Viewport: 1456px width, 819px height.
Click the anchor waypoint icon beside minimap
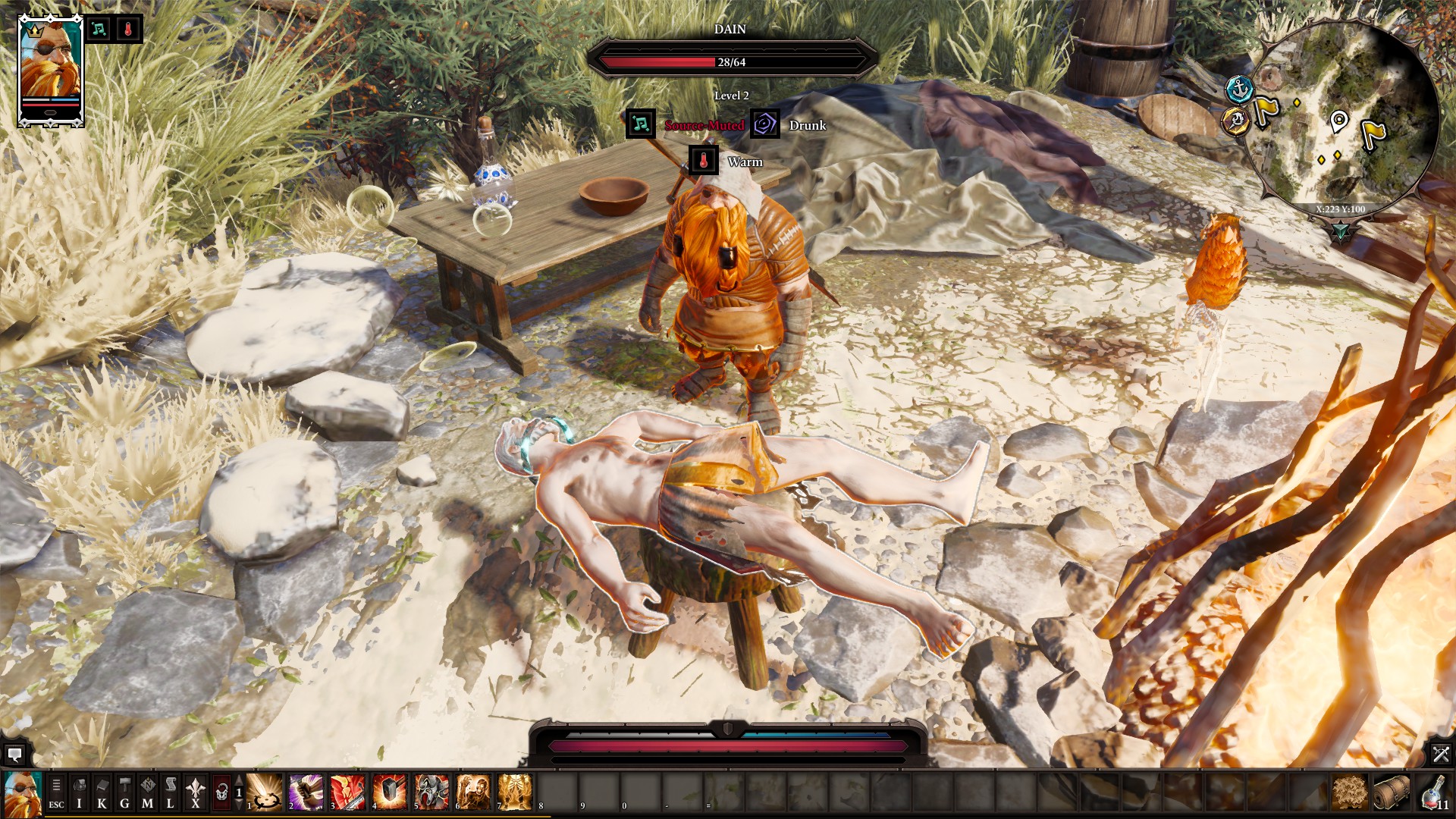click(1239, 89)
